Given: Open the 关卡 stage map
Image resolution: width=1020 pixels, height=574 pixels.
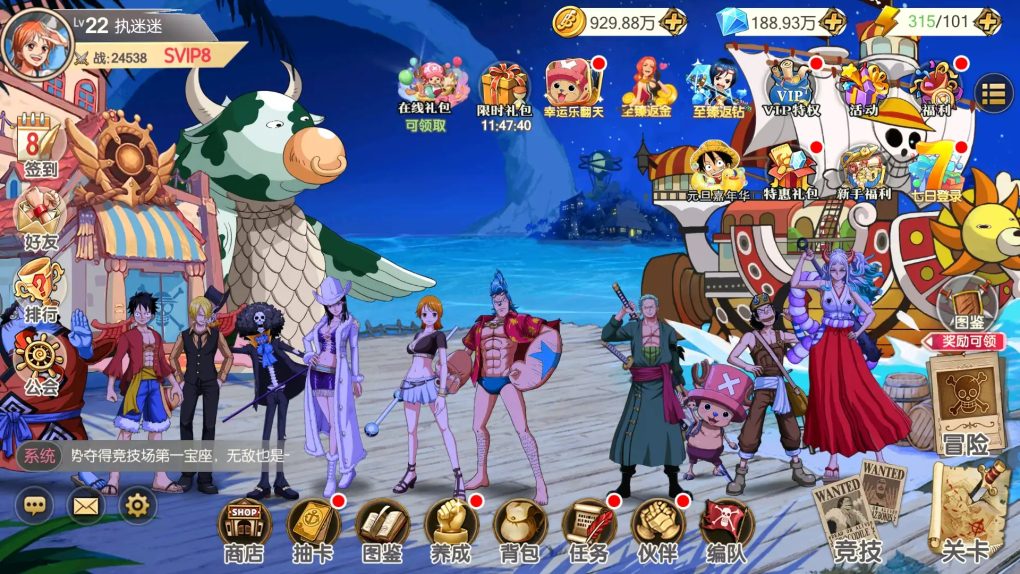Looking at the screenshot, I should 964,515.
